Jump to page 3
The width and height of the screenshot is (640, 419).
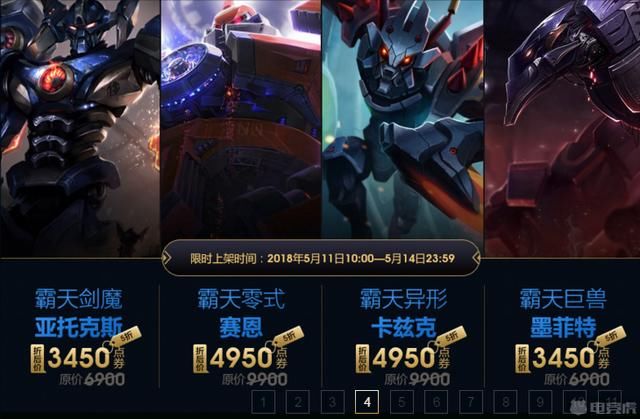[x=332, y=402]
